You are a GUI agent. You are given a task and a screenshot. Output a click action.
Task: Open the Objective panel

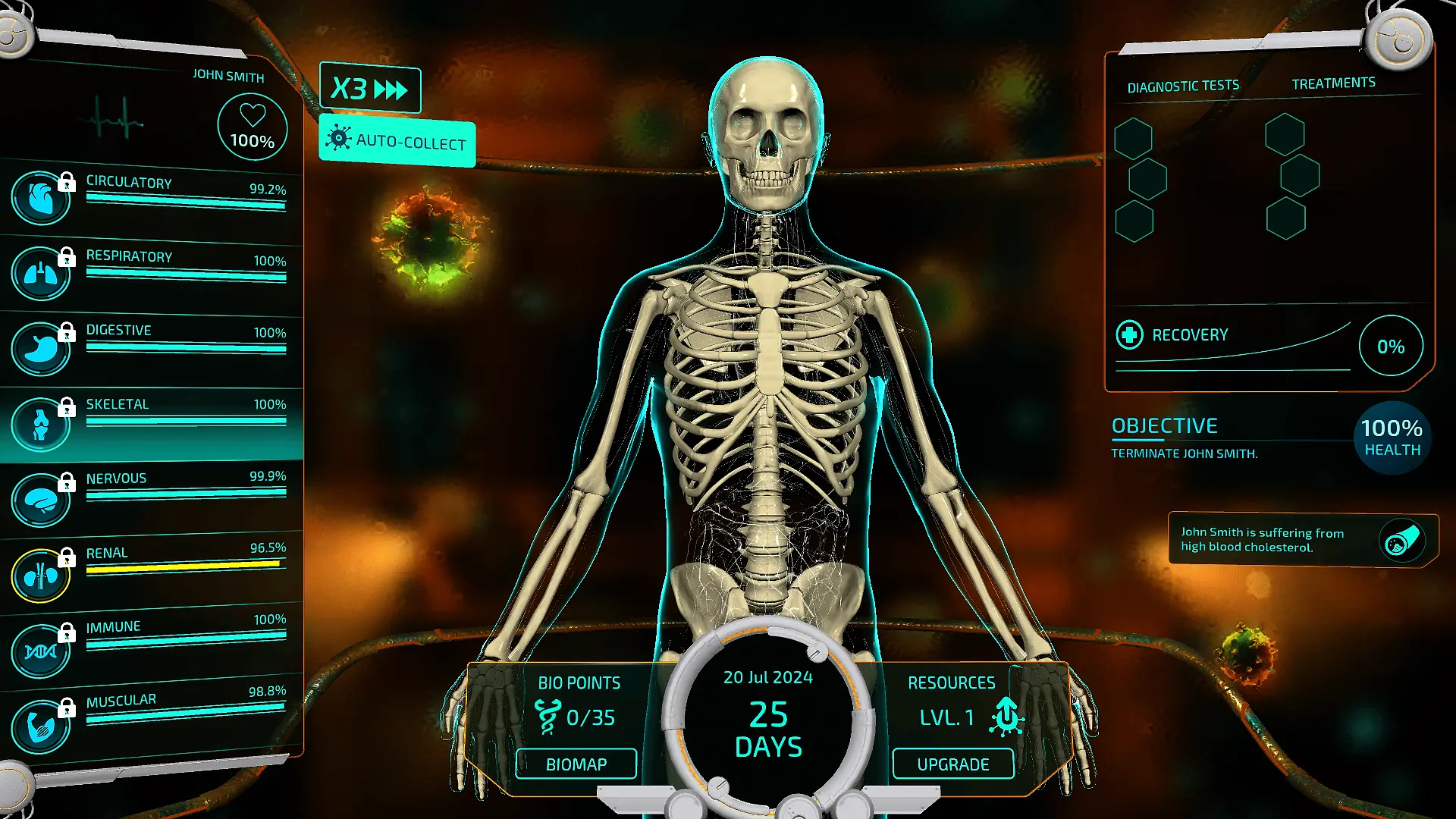click(x=1165, y=426)
